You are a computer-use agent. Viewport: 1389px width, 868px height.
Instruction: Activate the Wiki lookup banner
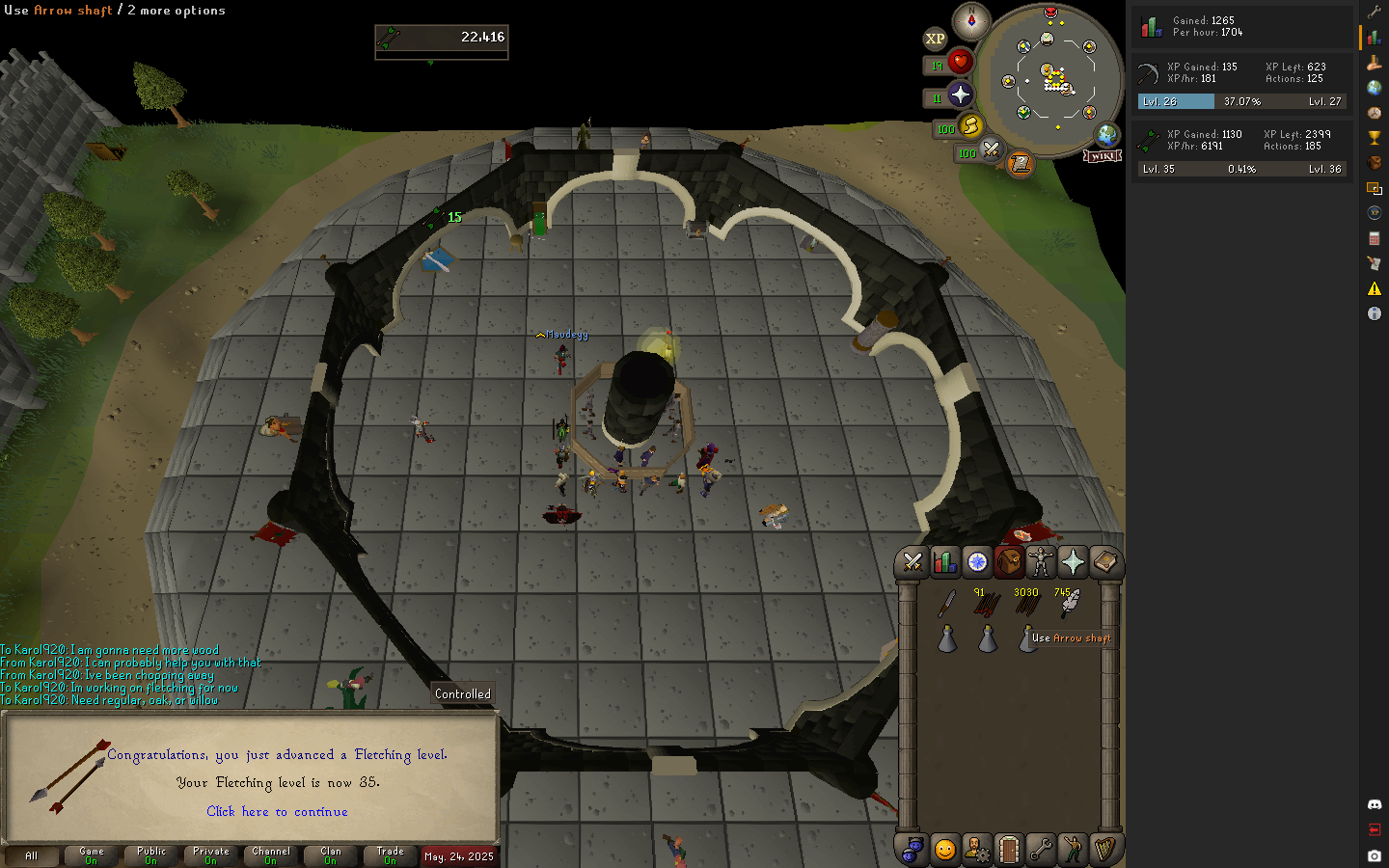coord(1103,156)
